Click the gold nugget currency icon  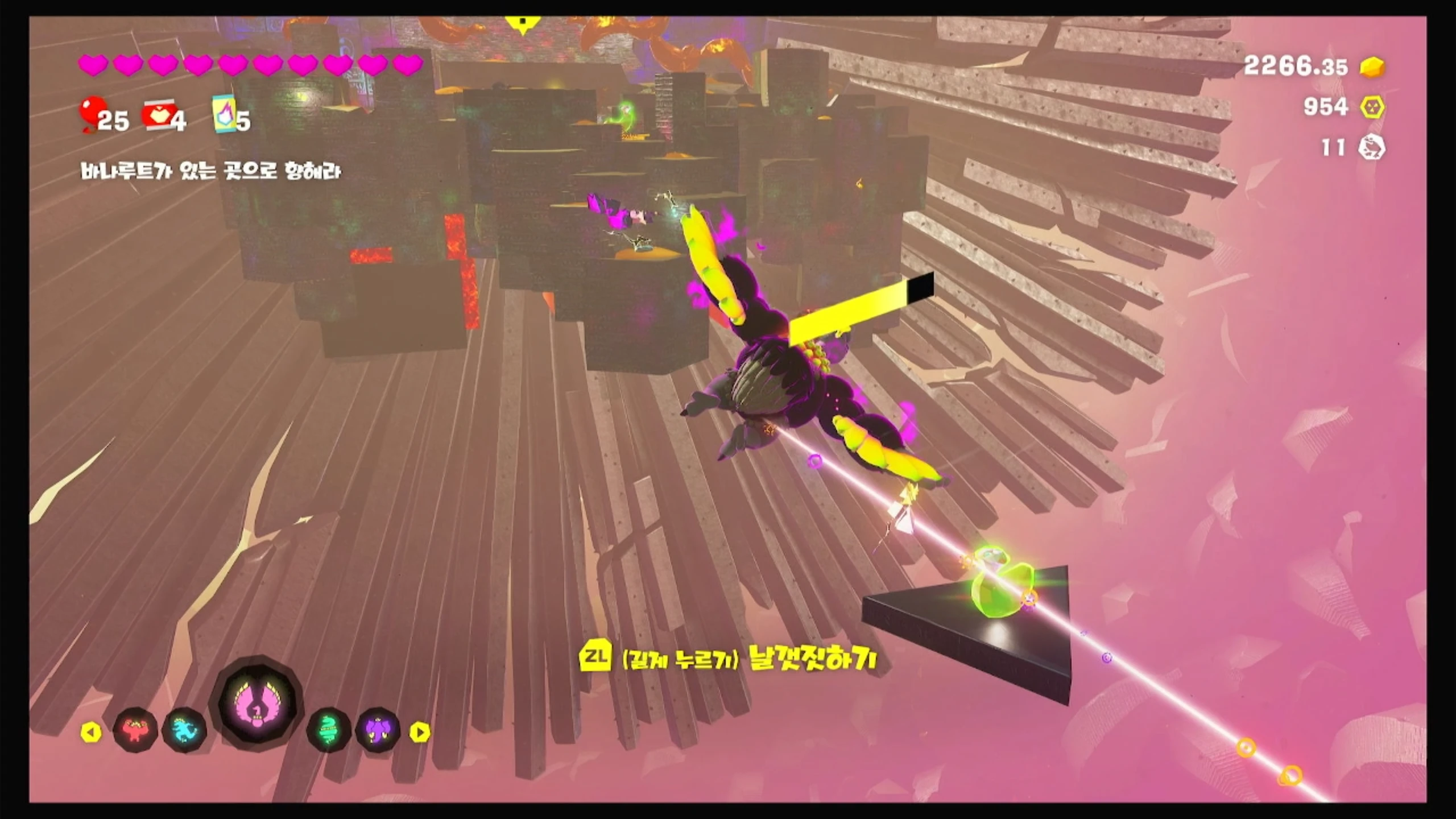(1372, 68)
